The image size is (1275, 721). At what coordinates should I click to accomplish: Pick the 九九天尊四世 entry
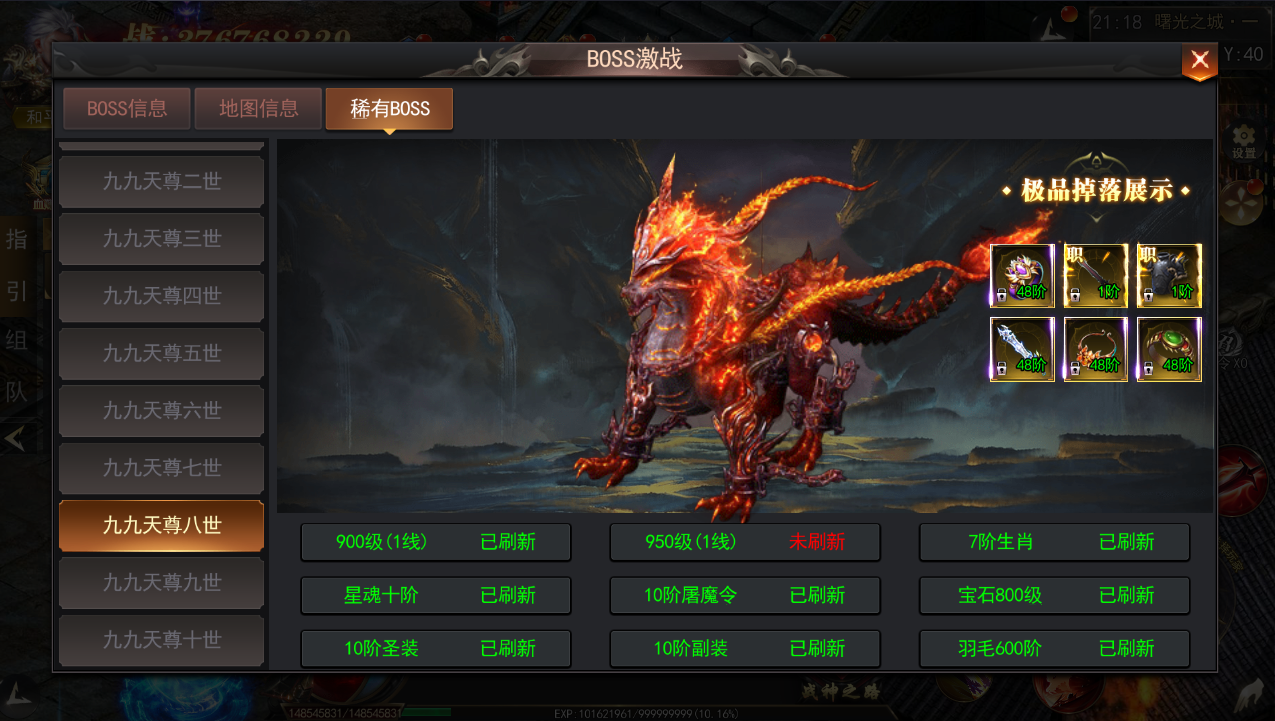162,296
